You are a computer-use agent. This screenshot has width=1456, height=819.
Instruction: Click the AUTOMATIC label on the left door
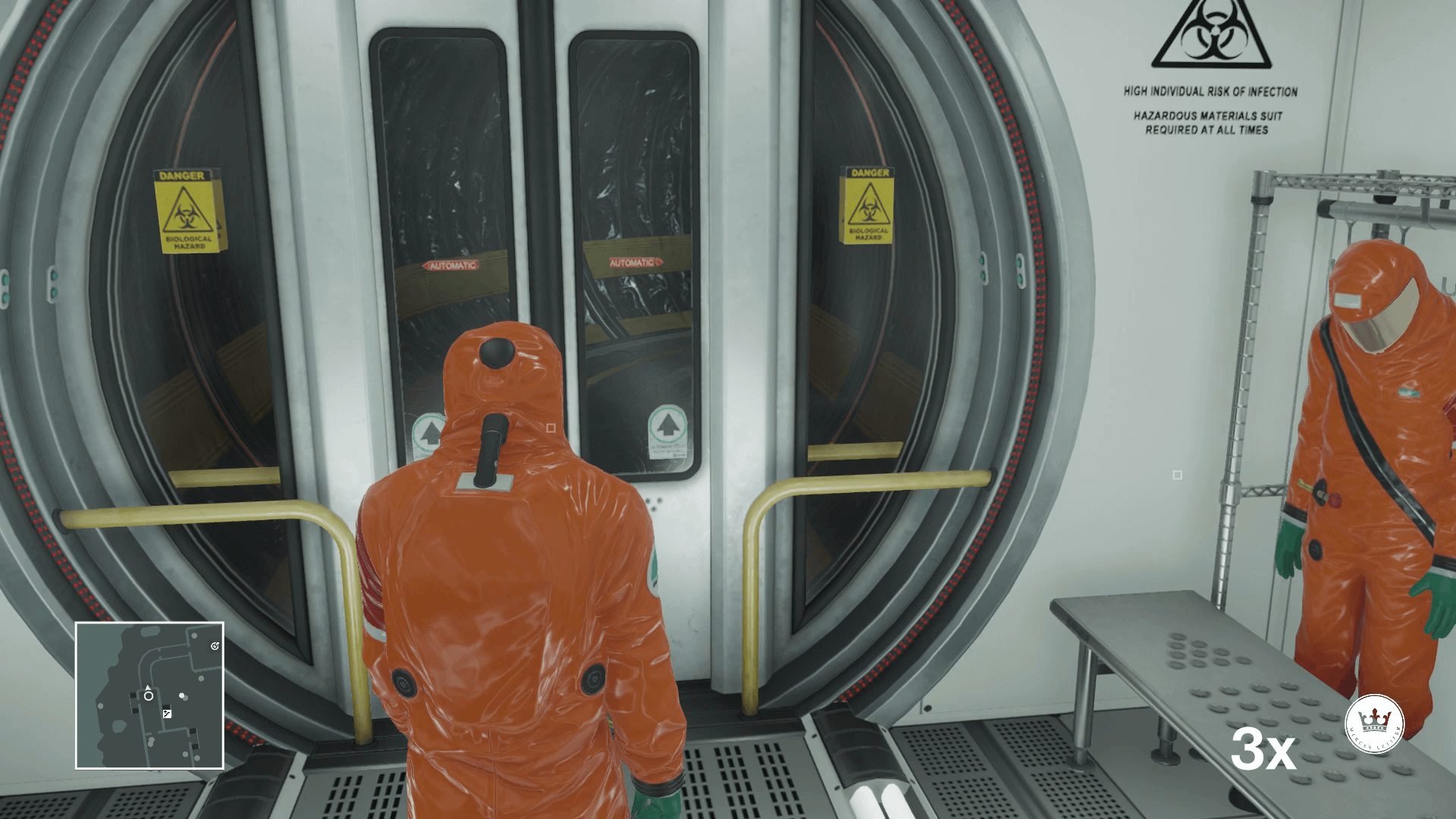pos(452,266)
